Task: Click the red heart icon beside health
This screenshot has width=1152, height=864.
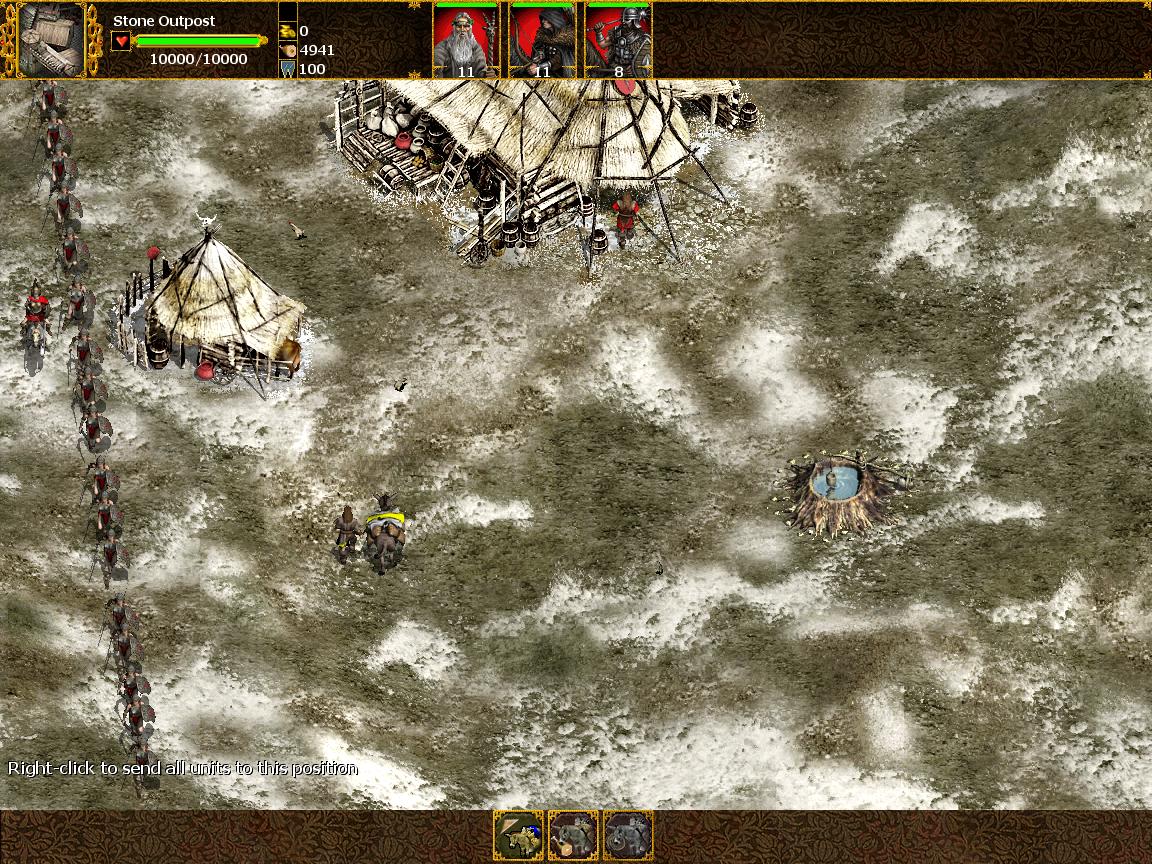Action: [120, 41]
